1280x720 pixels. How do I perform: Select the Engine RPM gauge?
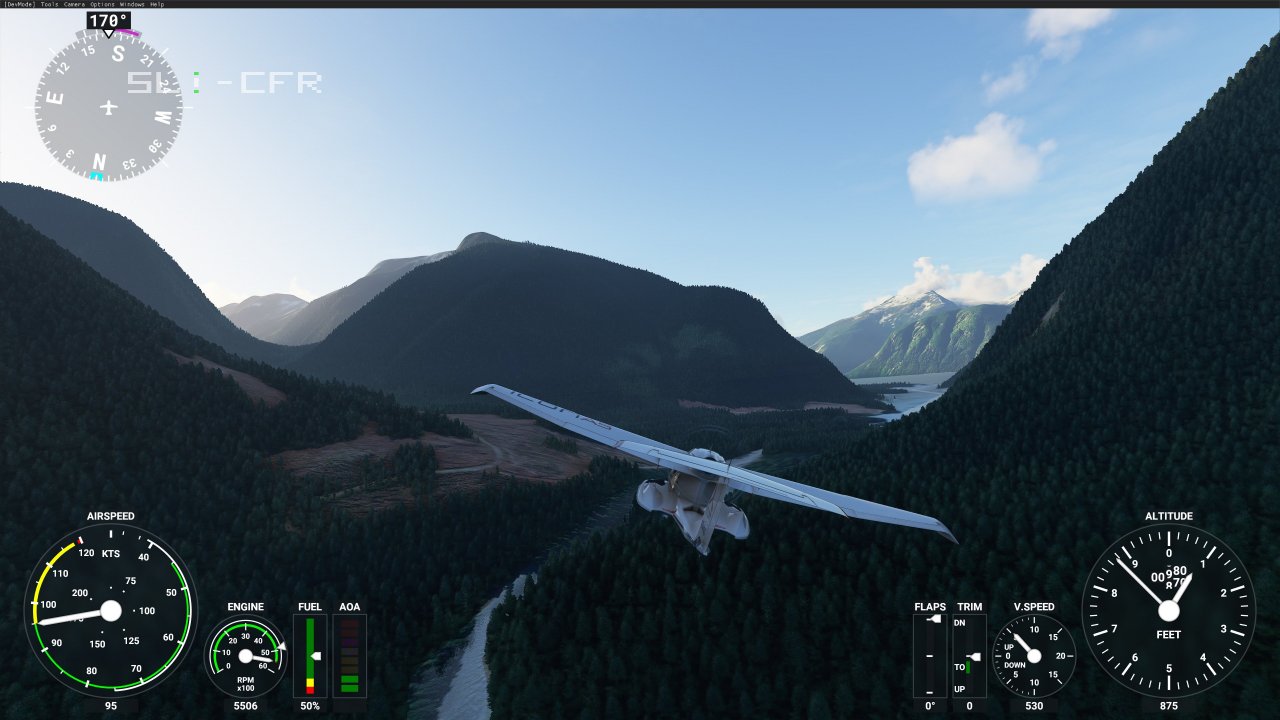point(245,657)
